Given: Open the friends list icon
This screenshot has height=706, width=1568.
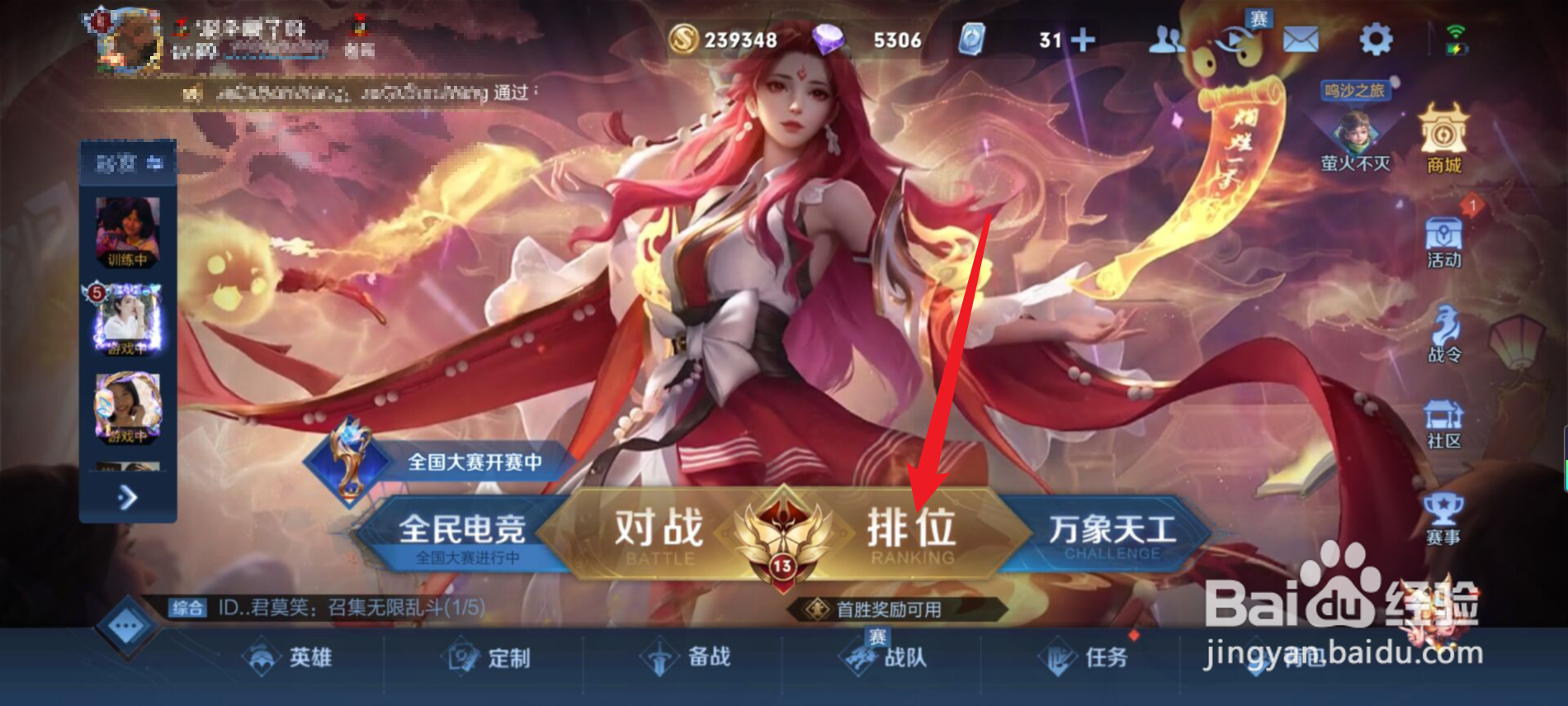Looking at the screenshot, I should (1165, 37).
